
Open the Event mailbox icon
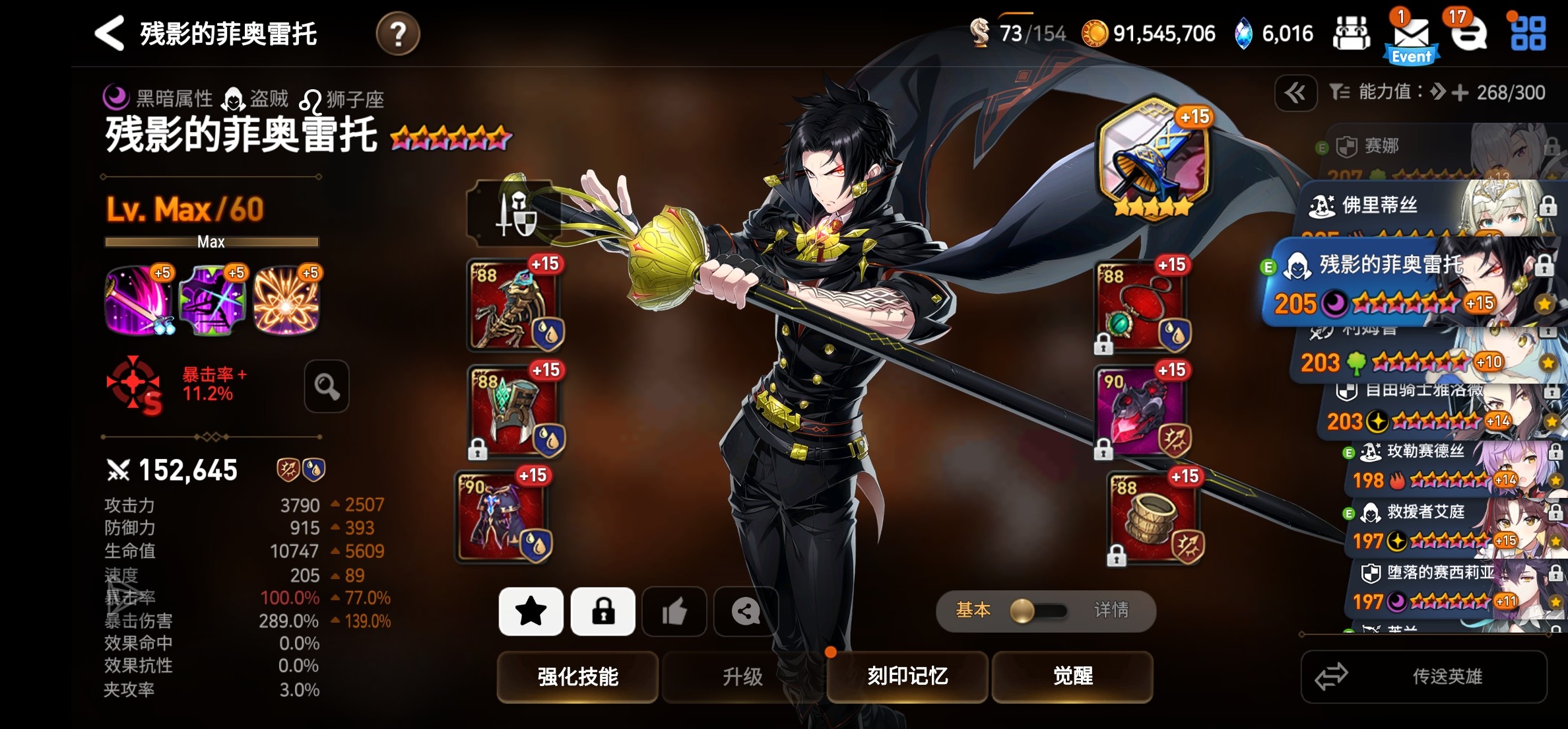point(1411,37)
